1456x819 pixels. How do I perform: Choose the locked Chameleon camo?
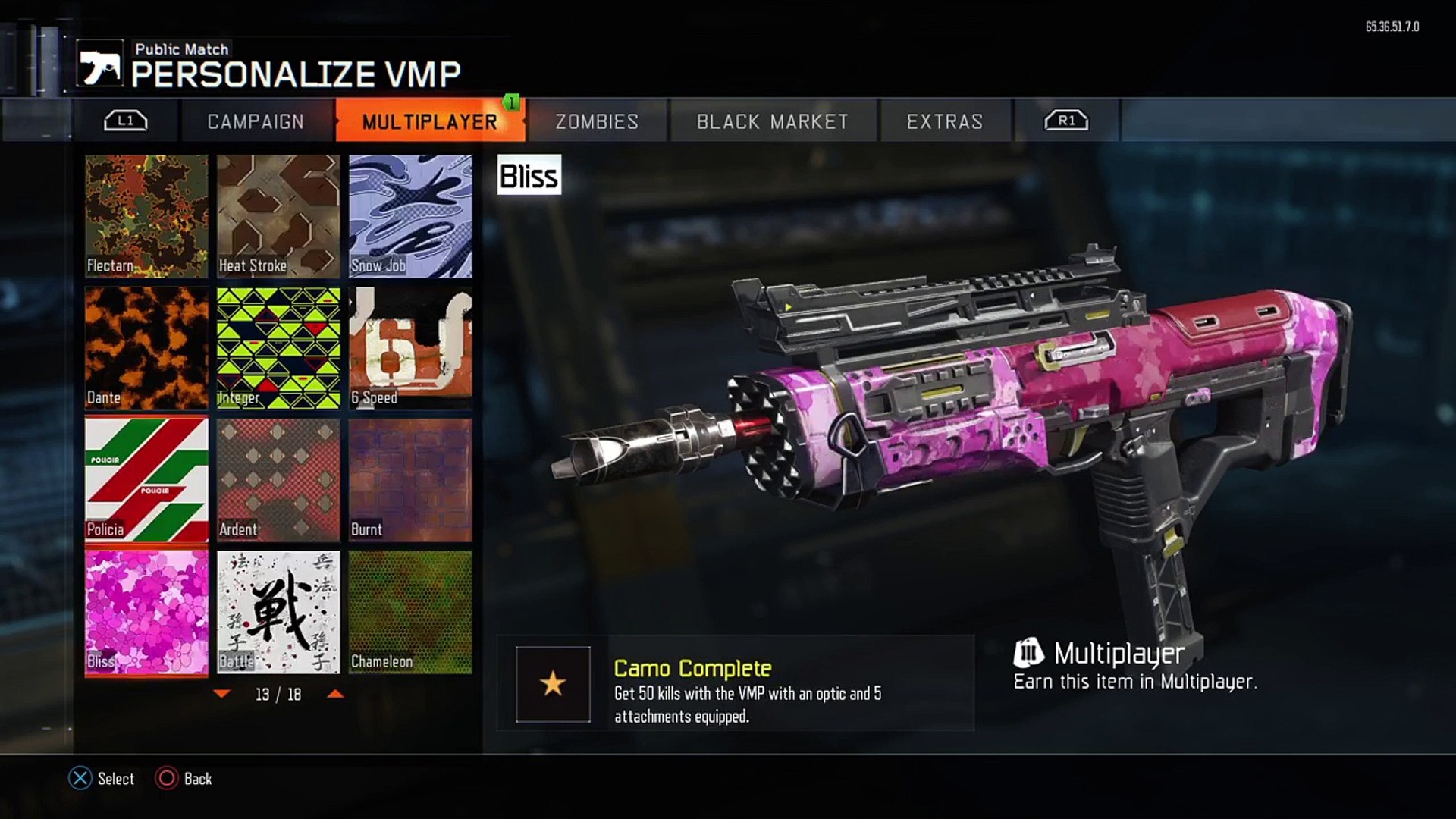click(410, 612)
